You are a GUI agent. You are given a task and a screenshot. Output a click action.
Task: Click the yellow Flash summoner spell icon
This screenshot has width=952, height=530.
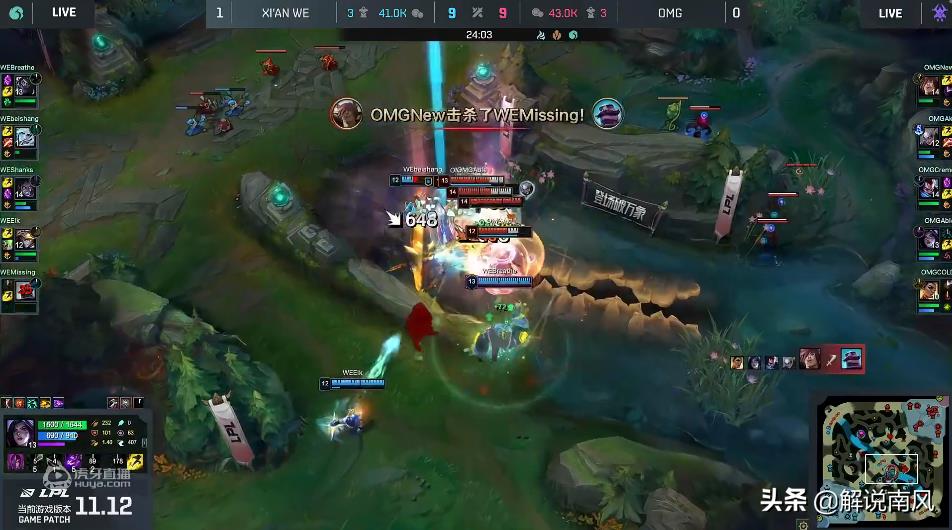click(x=135, y=461)
